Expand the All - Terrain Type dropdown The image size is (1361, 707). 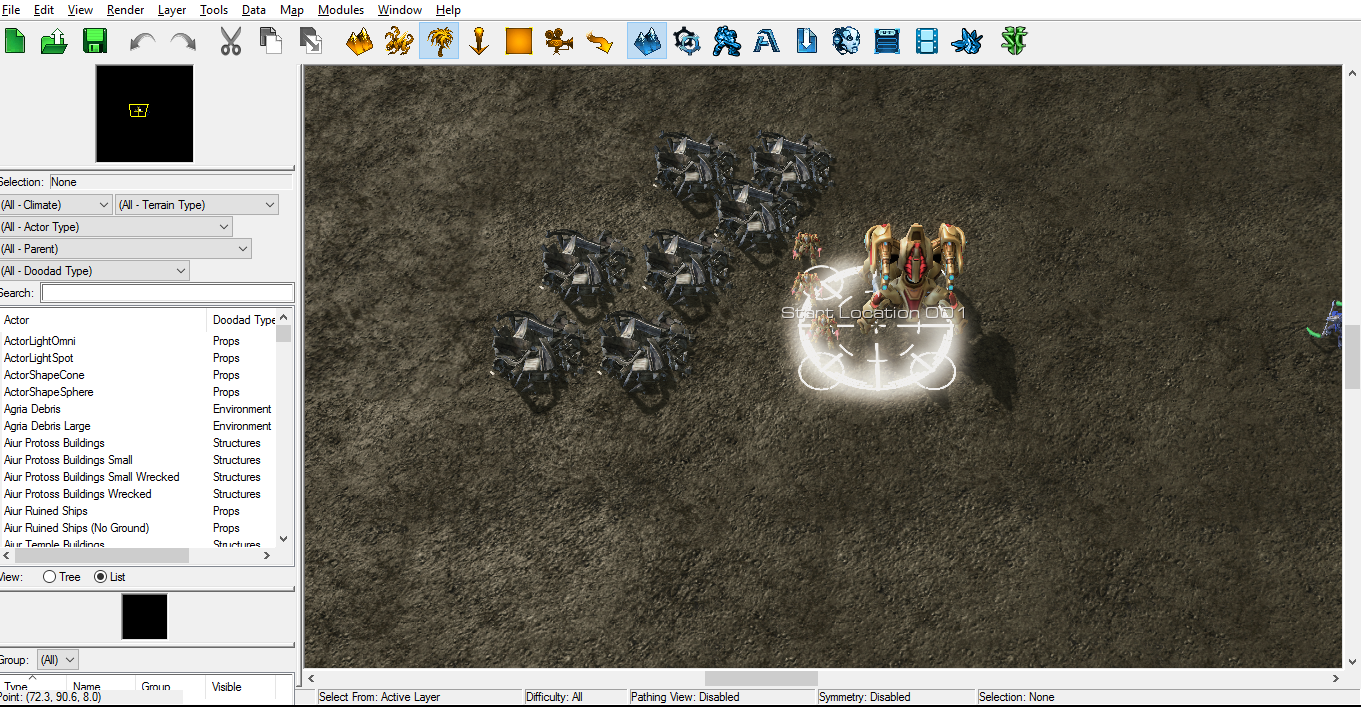pyautogui.click(x=197, y=205)
